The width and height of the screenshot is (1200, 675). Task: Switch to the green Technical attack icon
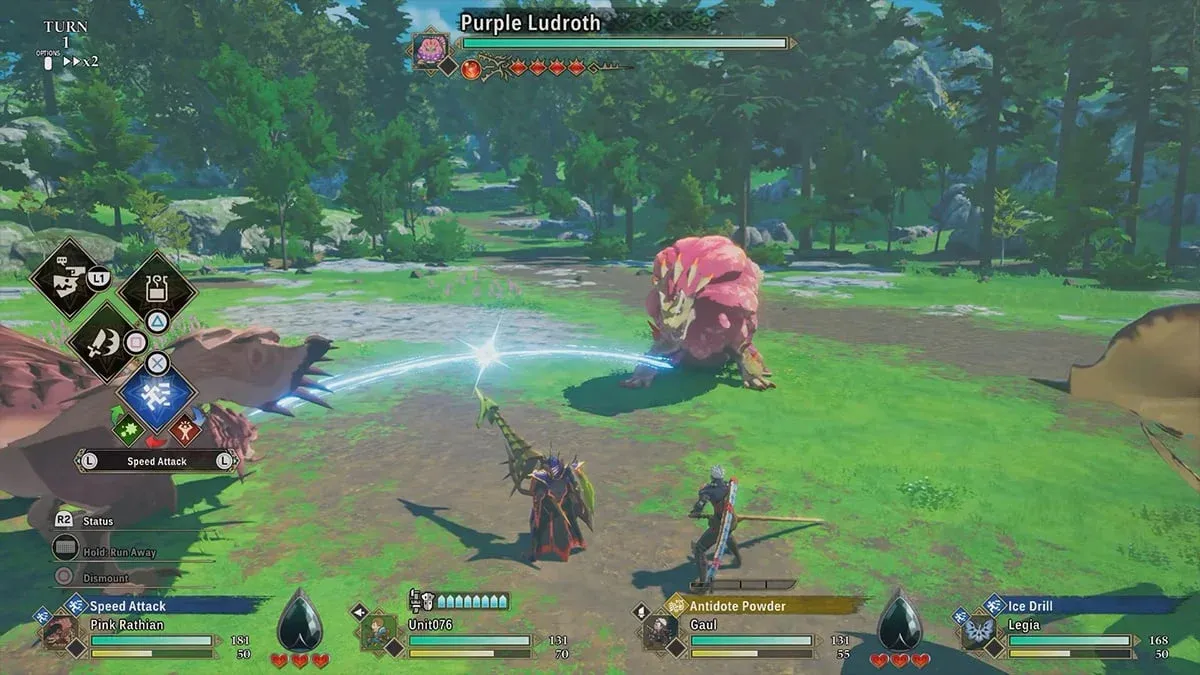pos(127,431)
